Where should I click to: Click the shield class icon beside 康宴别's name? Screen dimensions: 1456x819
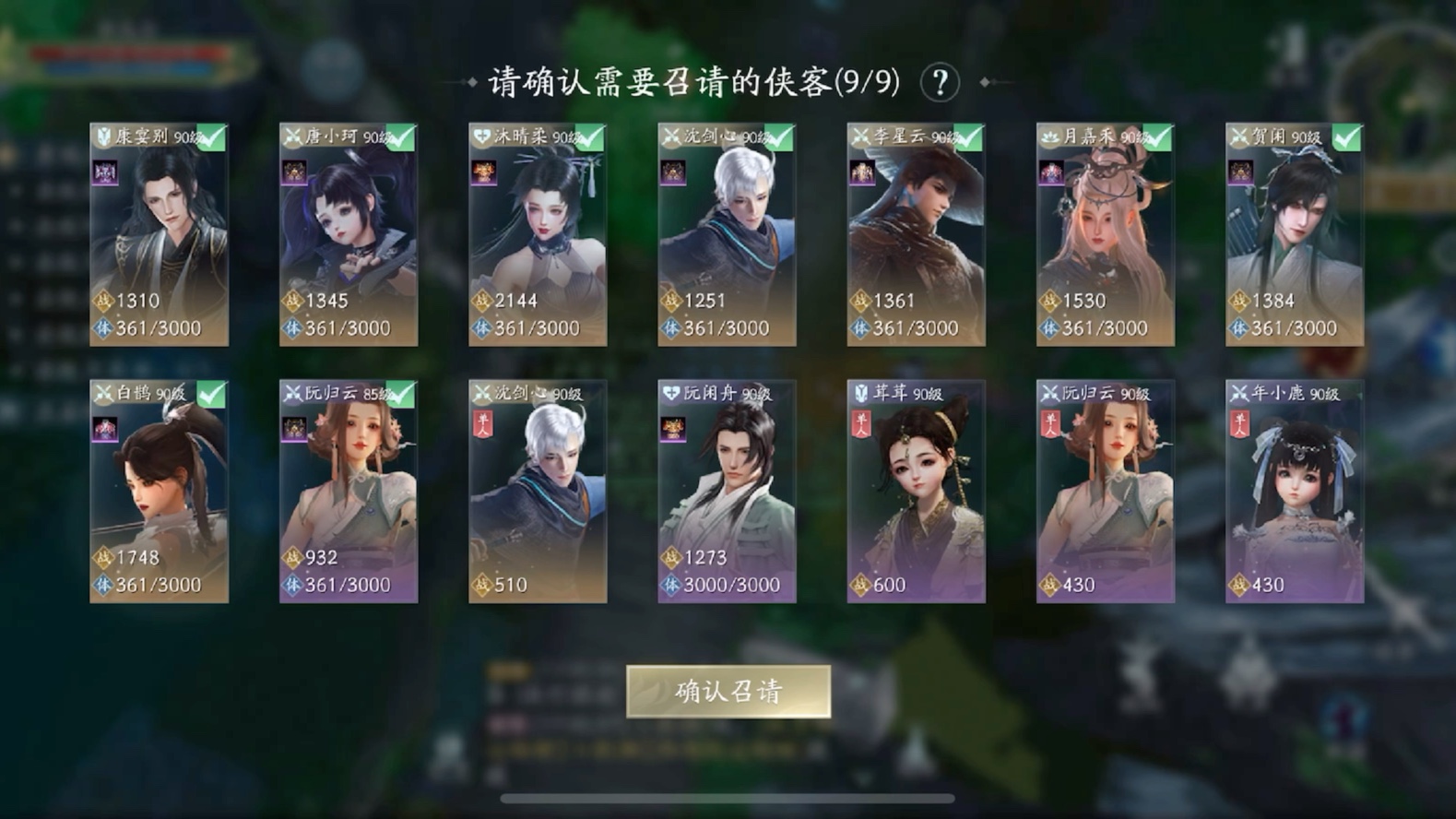[x=103, y=135]
